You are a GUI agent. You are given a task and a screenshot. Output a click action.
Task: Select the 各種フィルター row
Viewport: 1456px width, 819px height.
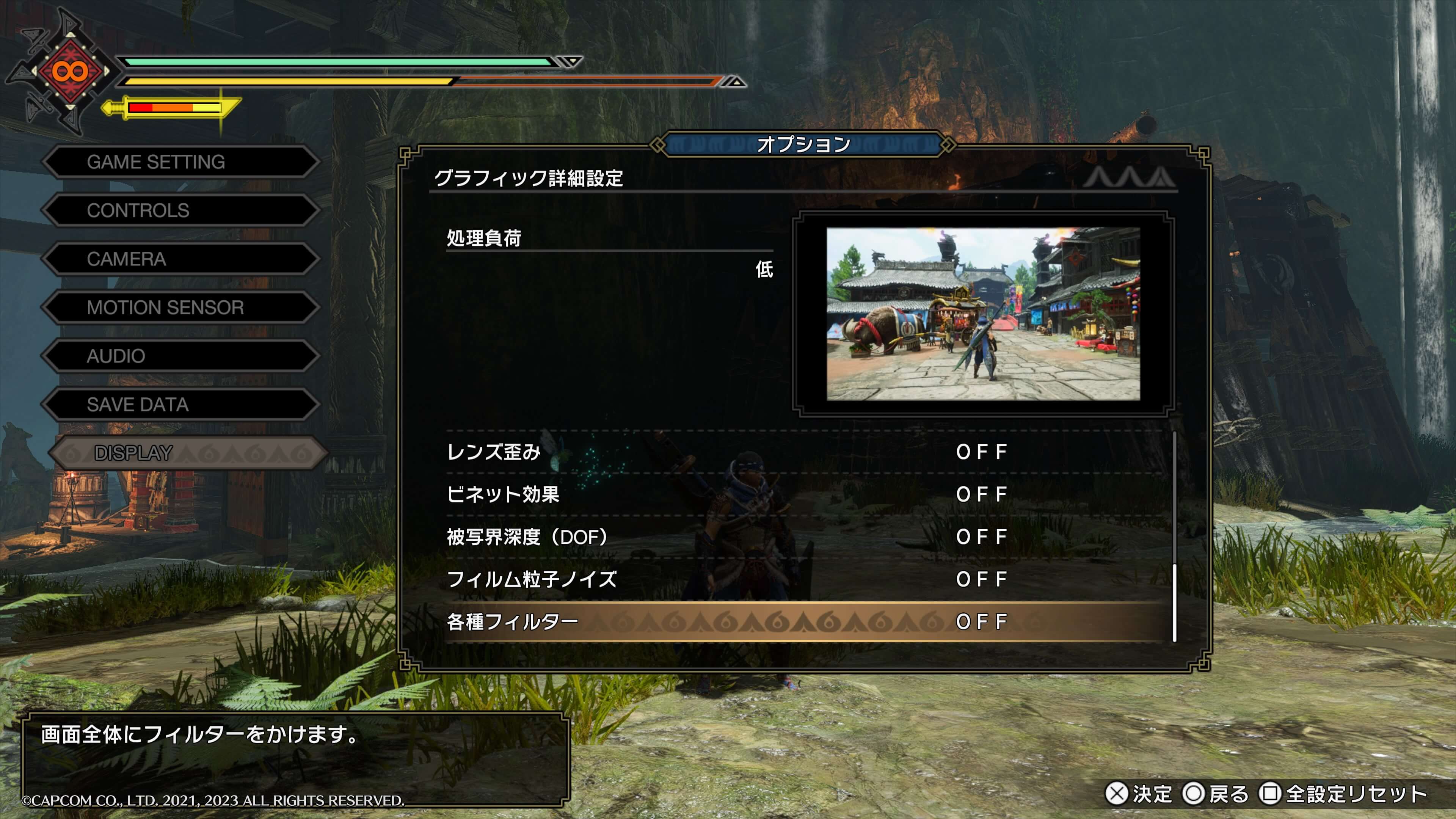pos(803,622)
